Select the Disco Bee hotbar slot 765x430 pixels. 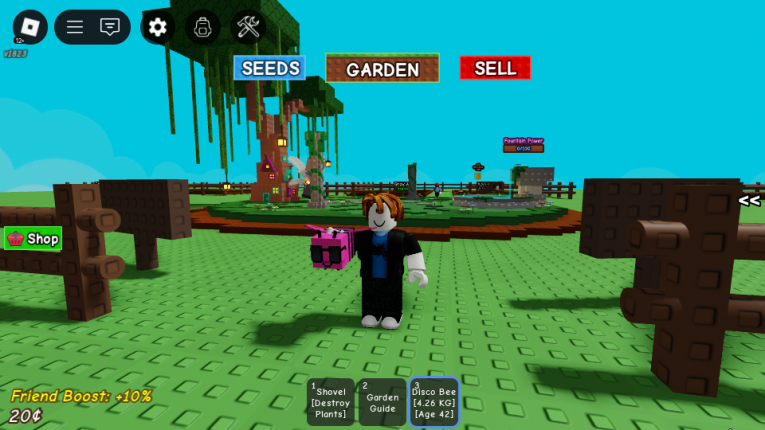[x=434, y=402]
